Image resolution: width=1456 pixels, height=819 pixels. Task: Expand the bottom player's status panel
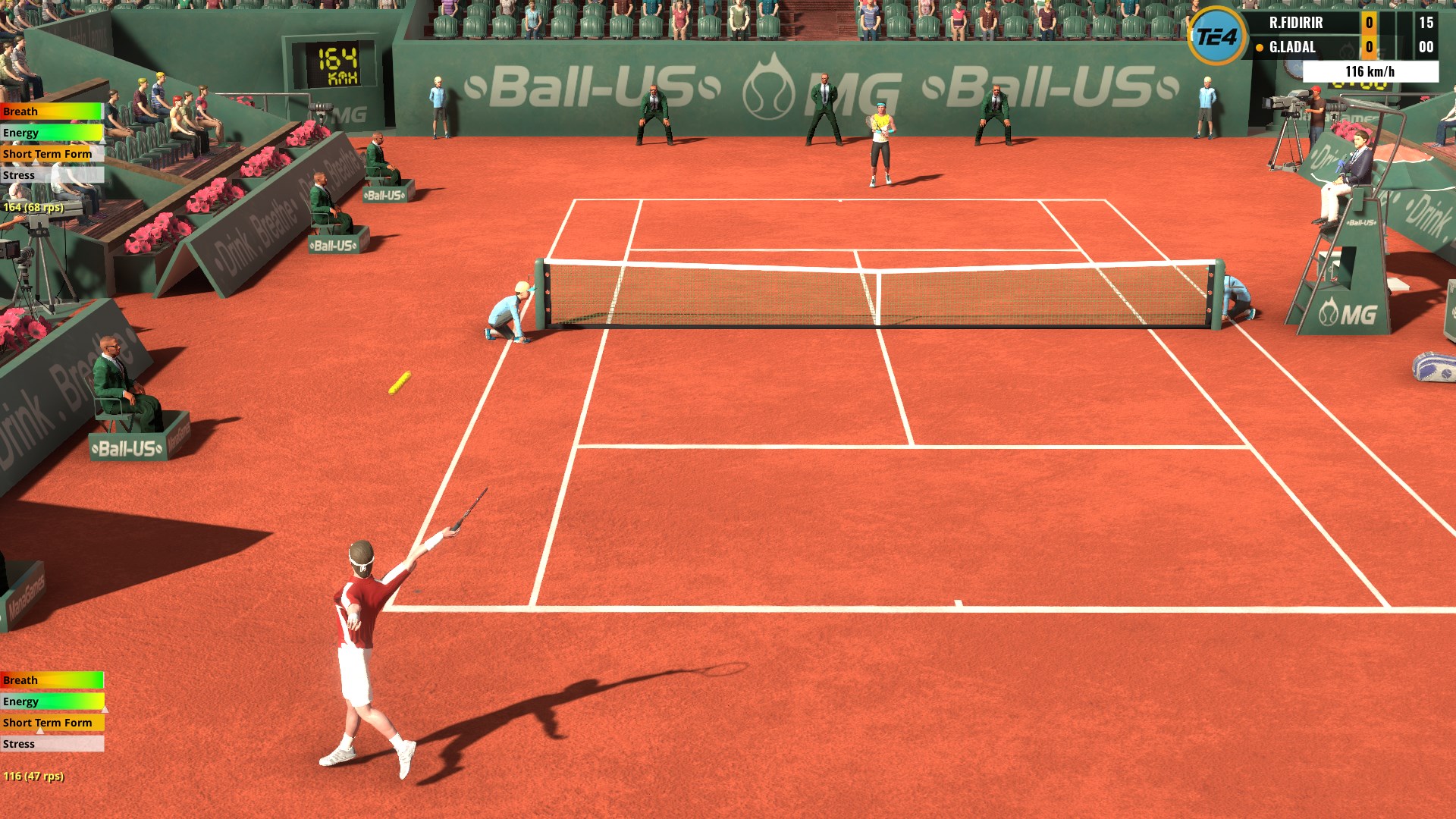click(x=51, y=712)
